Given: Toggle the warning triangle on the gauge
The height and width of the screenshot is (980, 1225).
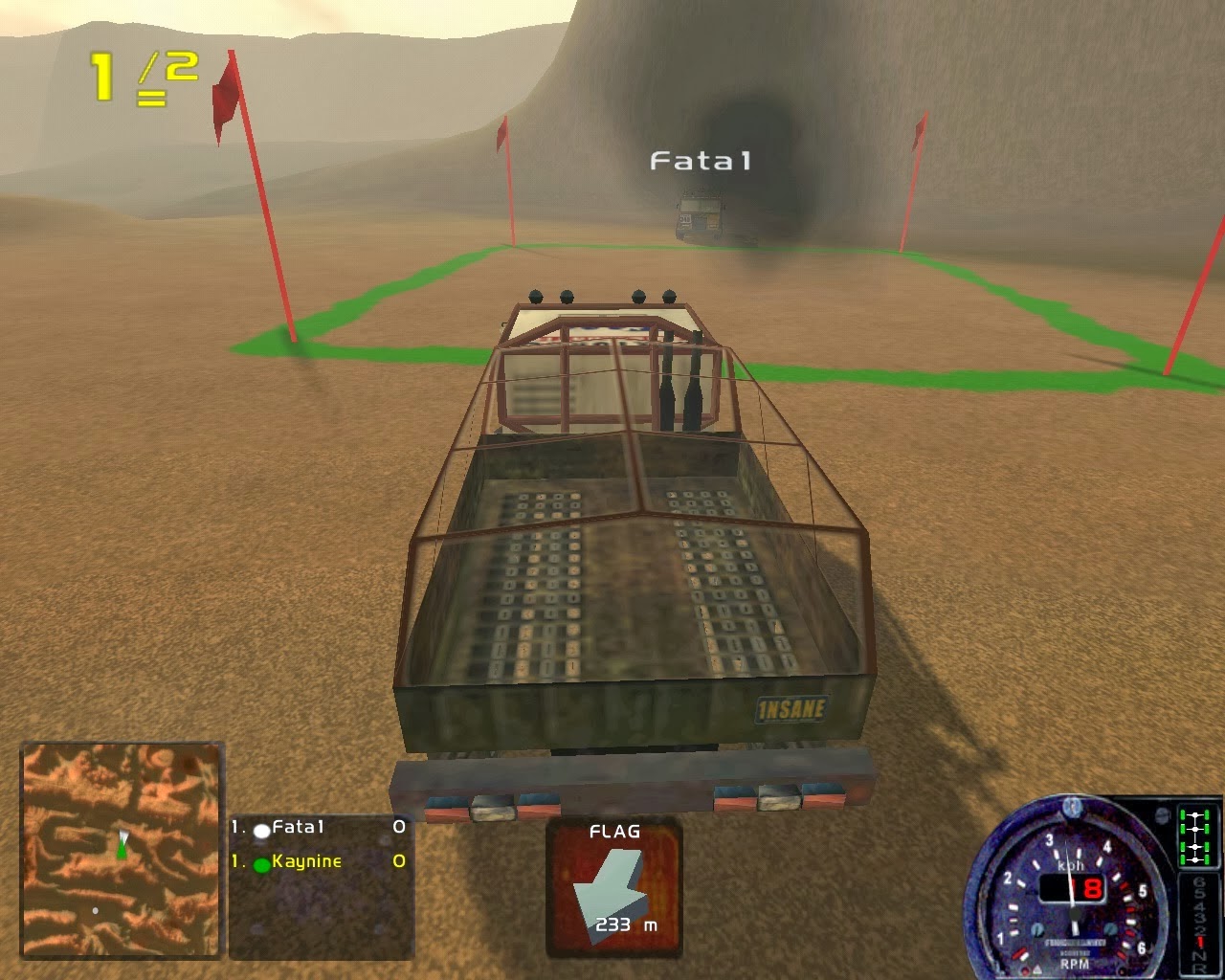Looking at the screenshot, I should tap(1037, 969).
